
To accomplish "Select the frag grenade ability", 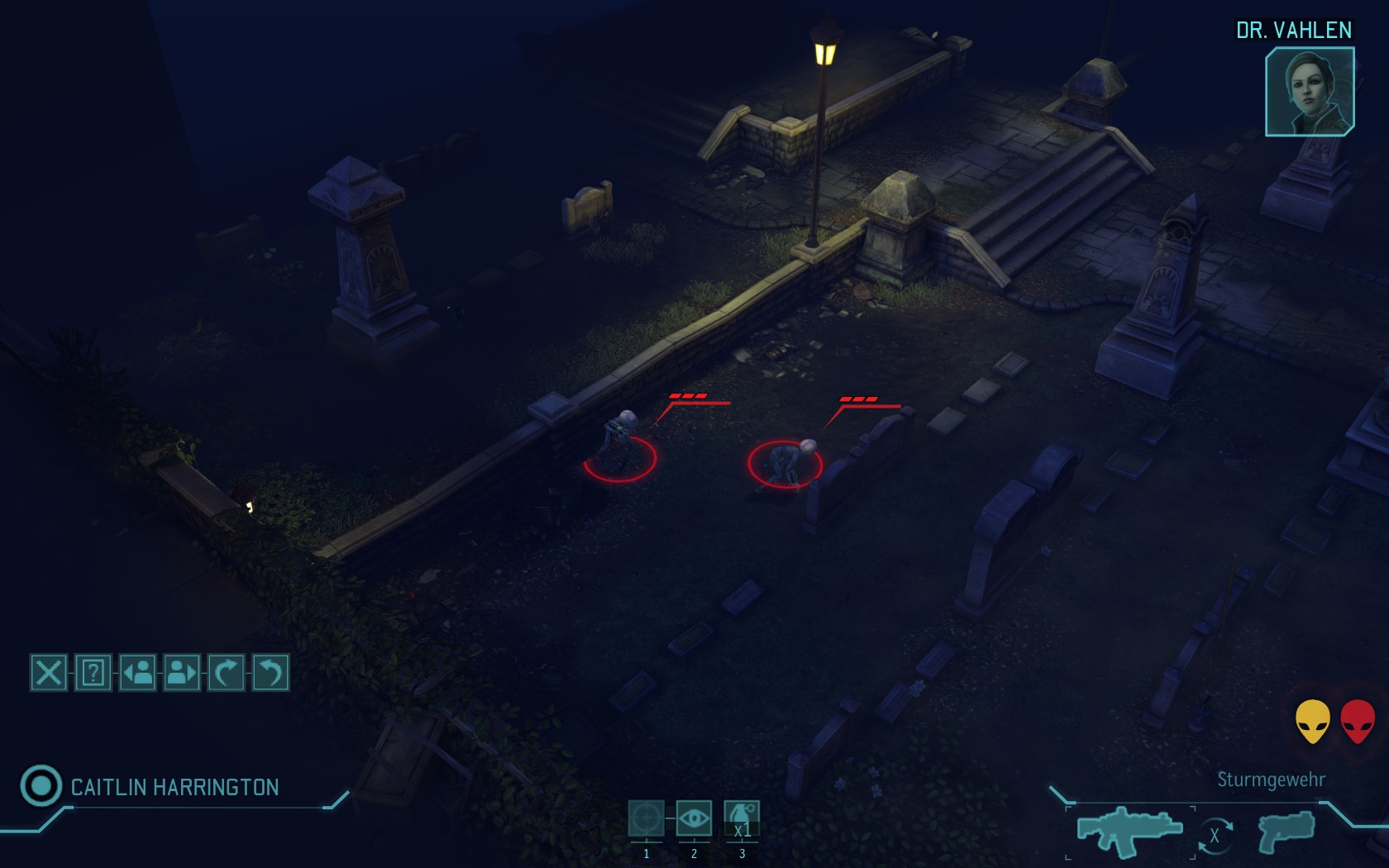I will tap(742, 819).
